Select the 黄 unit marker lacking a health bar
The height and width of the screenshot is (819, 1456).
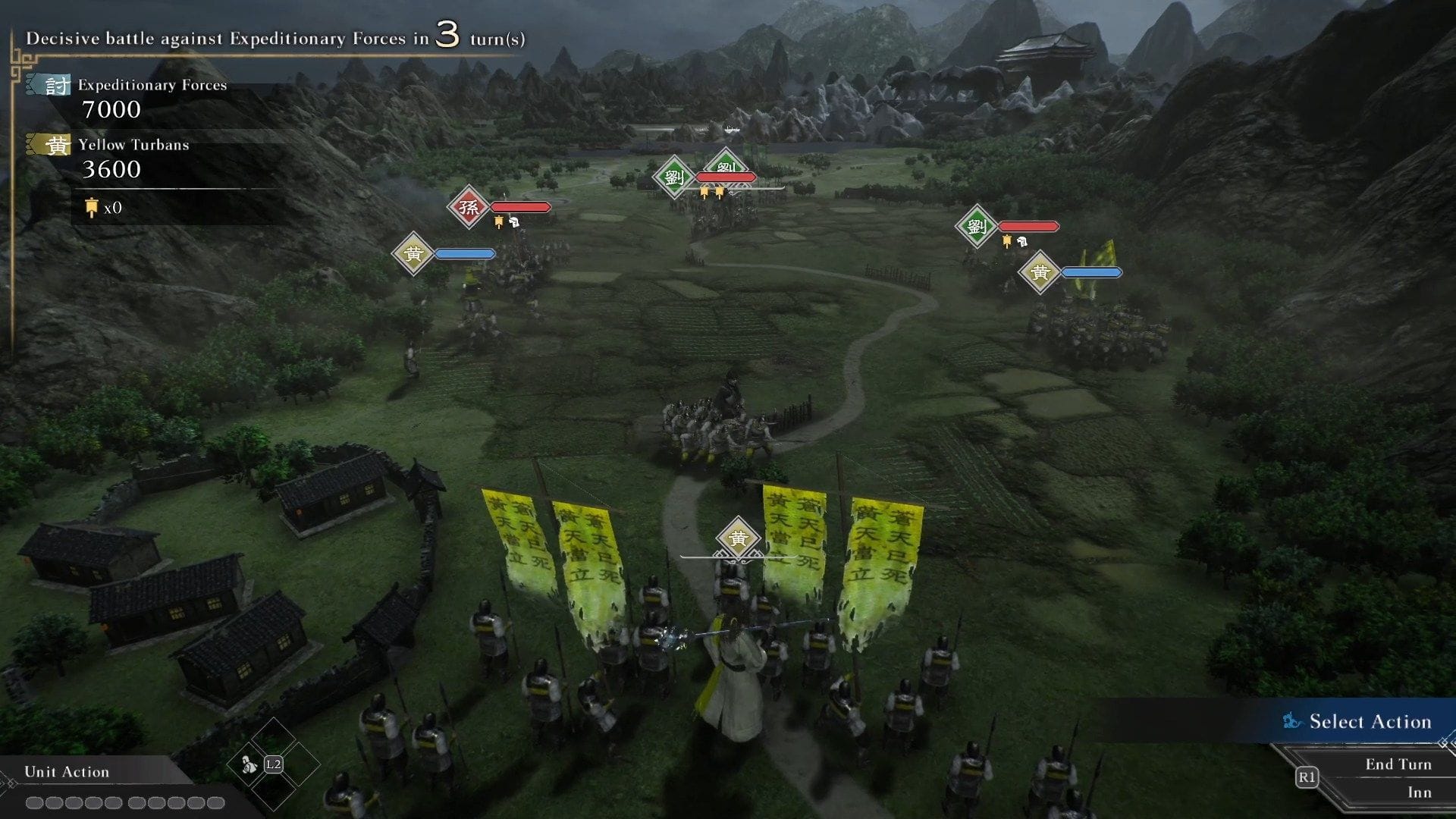[x=738, y=538]
